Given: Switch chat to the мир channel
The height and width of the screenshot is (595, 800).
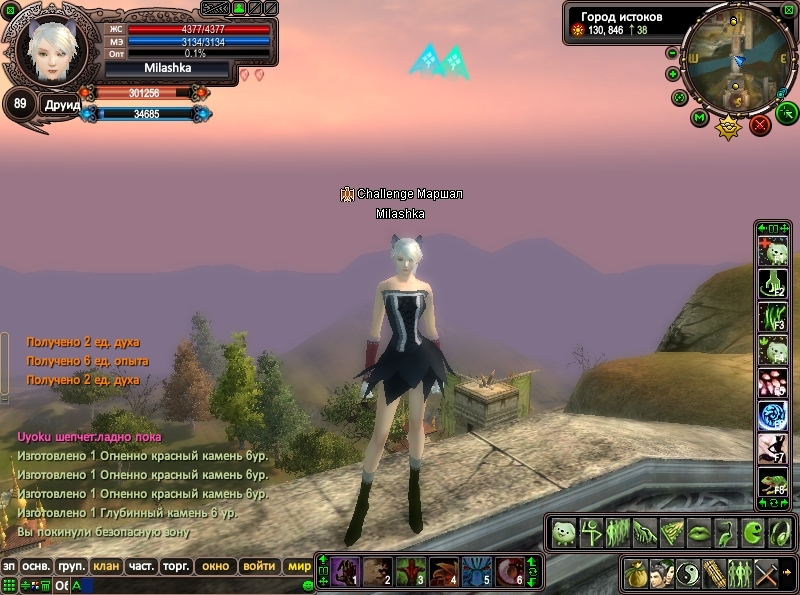Looking at the screenshot, I should pos(299,566).
